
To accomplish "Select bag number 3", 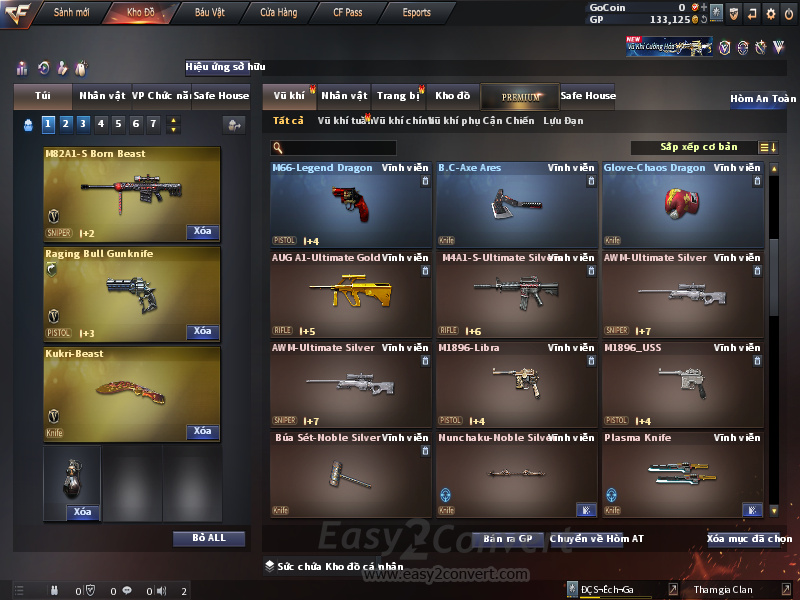I will click(x=83, y=124).
